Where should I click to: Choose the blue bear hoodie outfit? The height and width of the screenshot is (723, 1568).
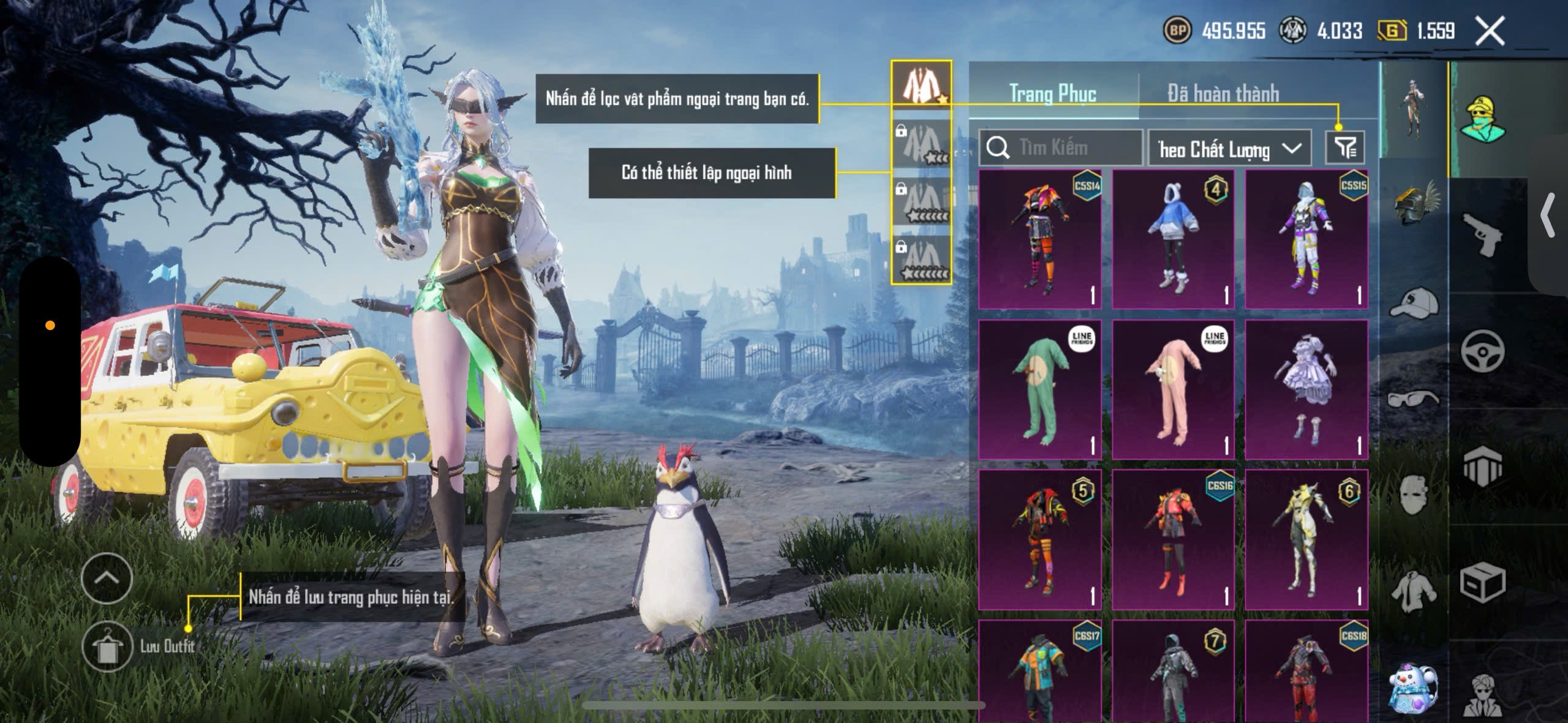pos(1172,239)
